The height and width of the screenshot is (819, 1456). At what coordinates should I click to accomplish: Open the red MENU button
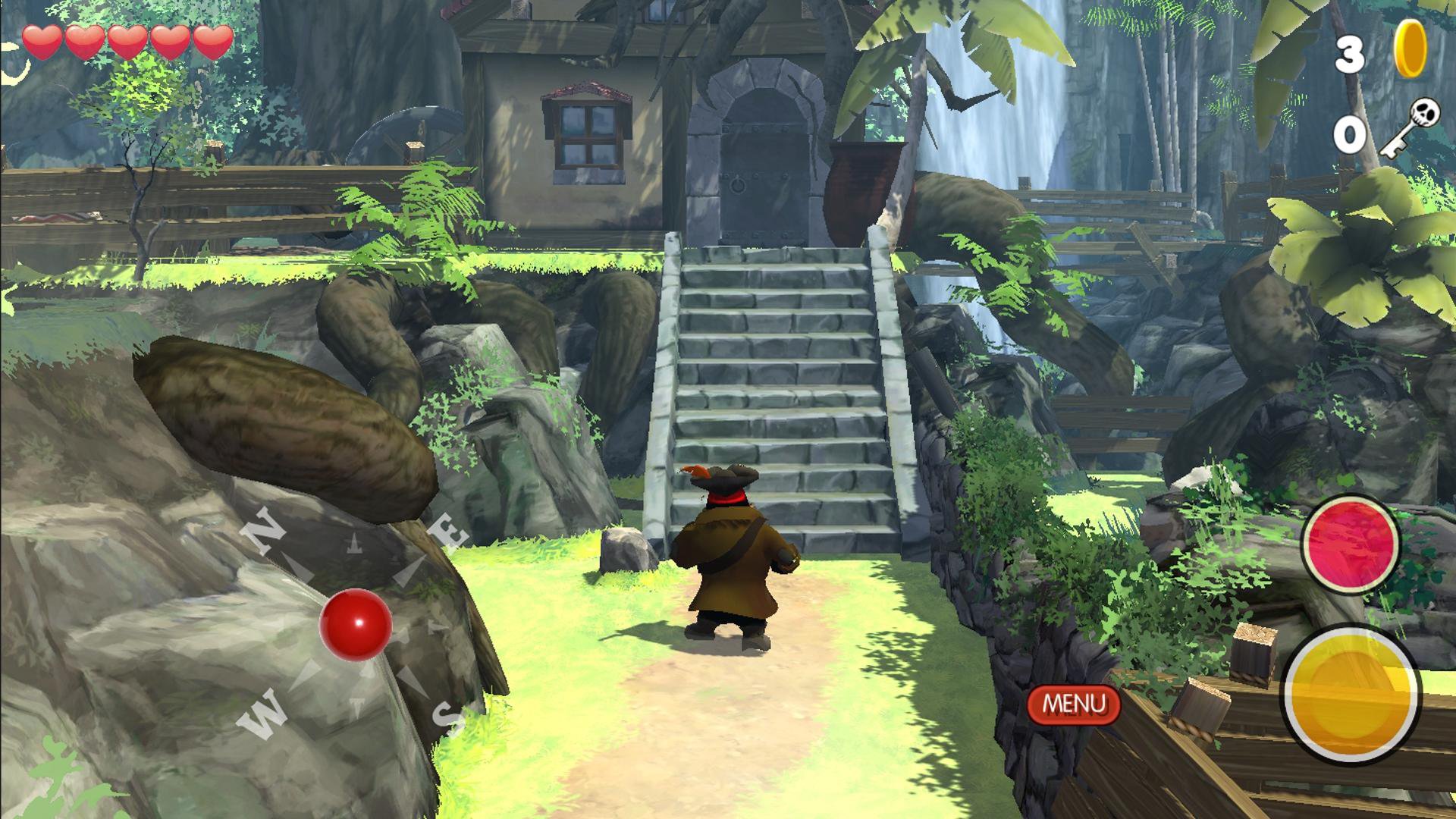(1073, 704)
